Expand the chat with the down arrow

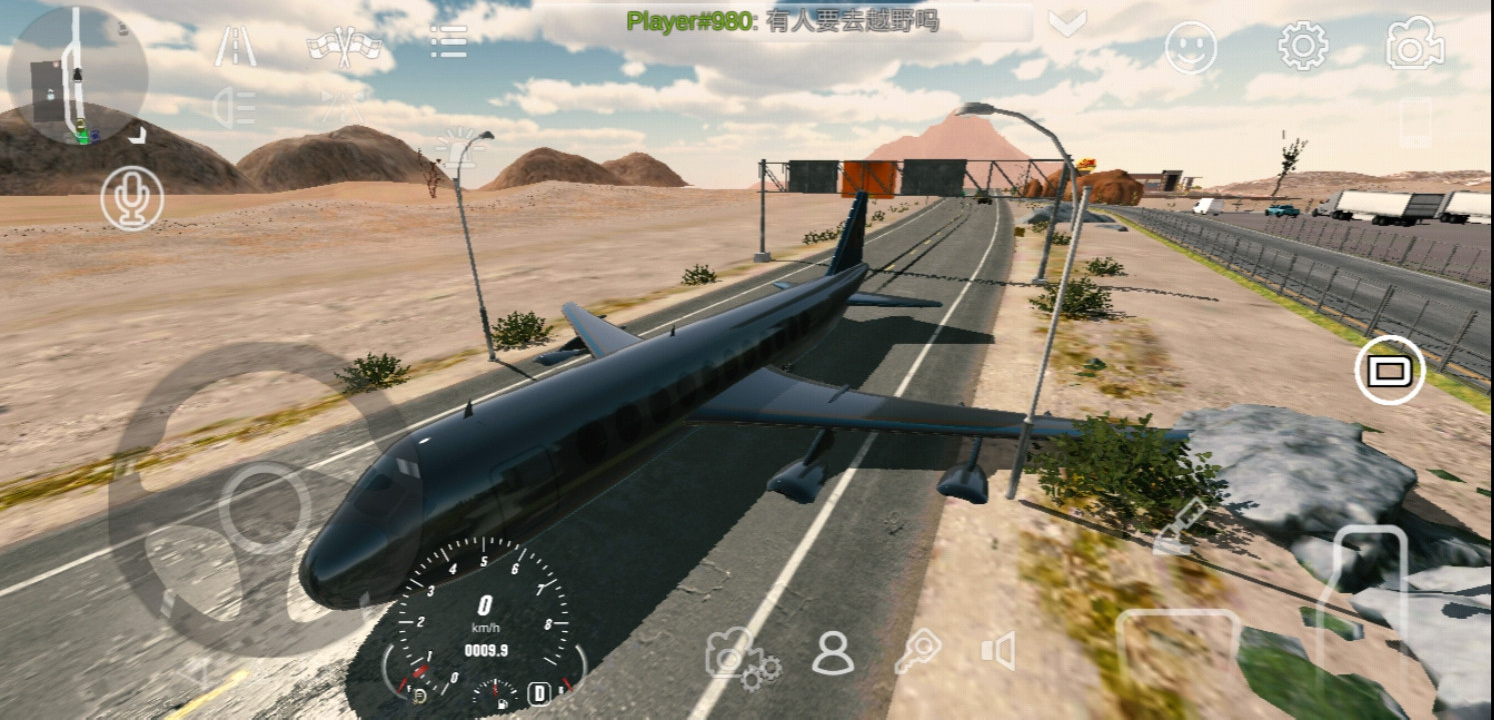1067,23
